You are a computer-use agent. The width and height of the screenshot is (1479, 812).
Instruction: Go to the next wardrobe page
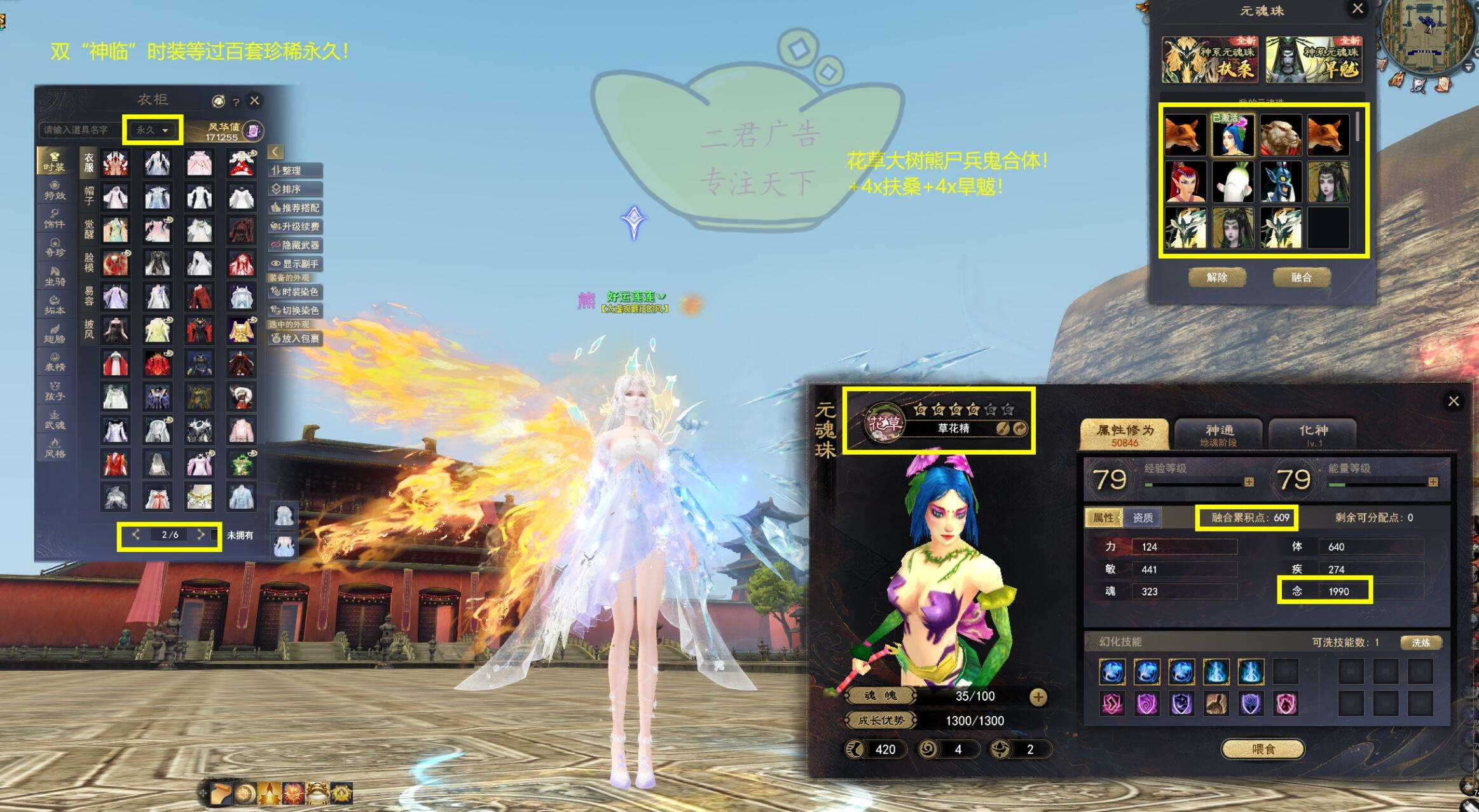coord(201,535)
